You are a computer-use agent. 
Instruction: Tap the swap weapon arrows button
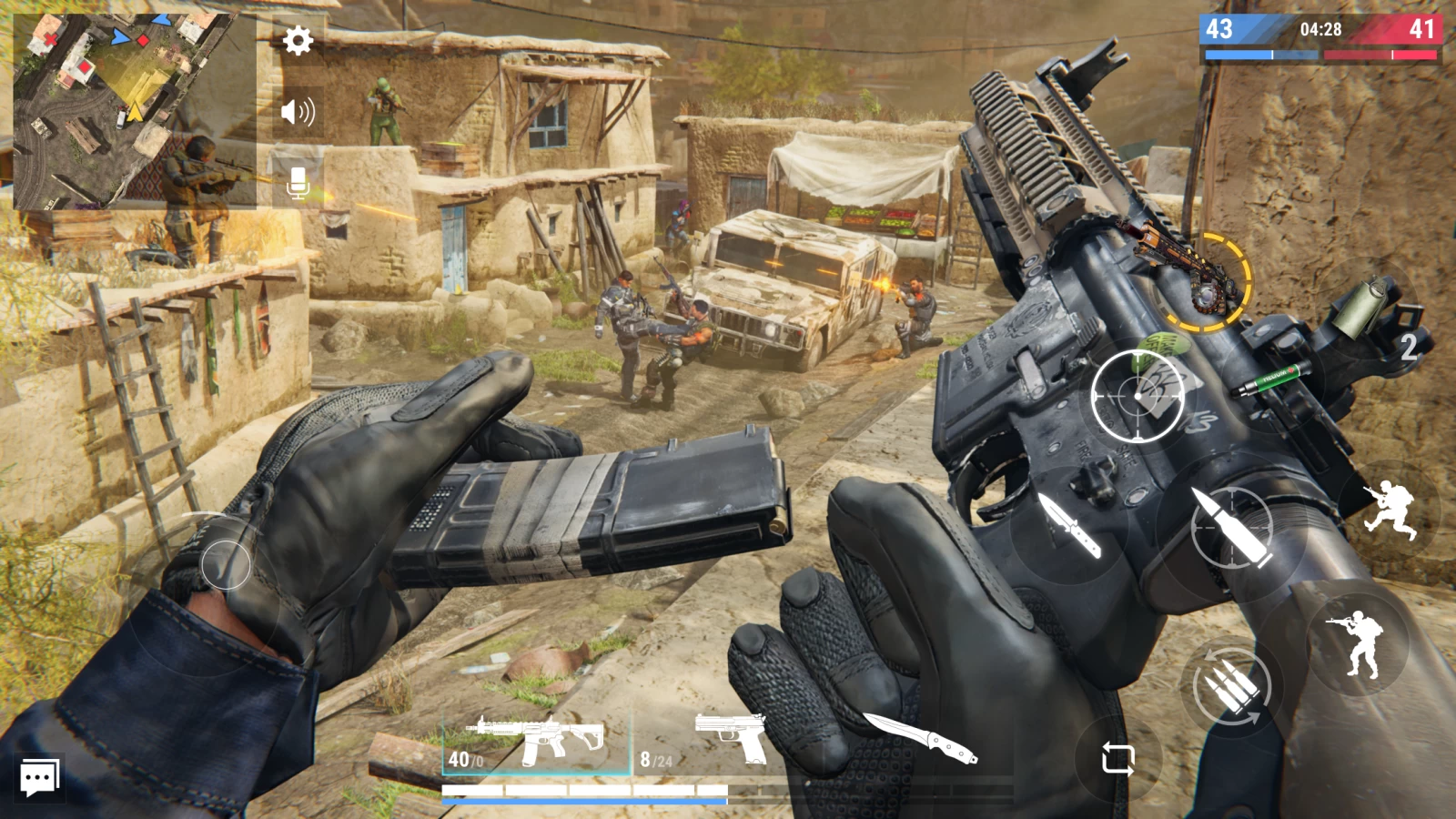tap(1117, 757)
